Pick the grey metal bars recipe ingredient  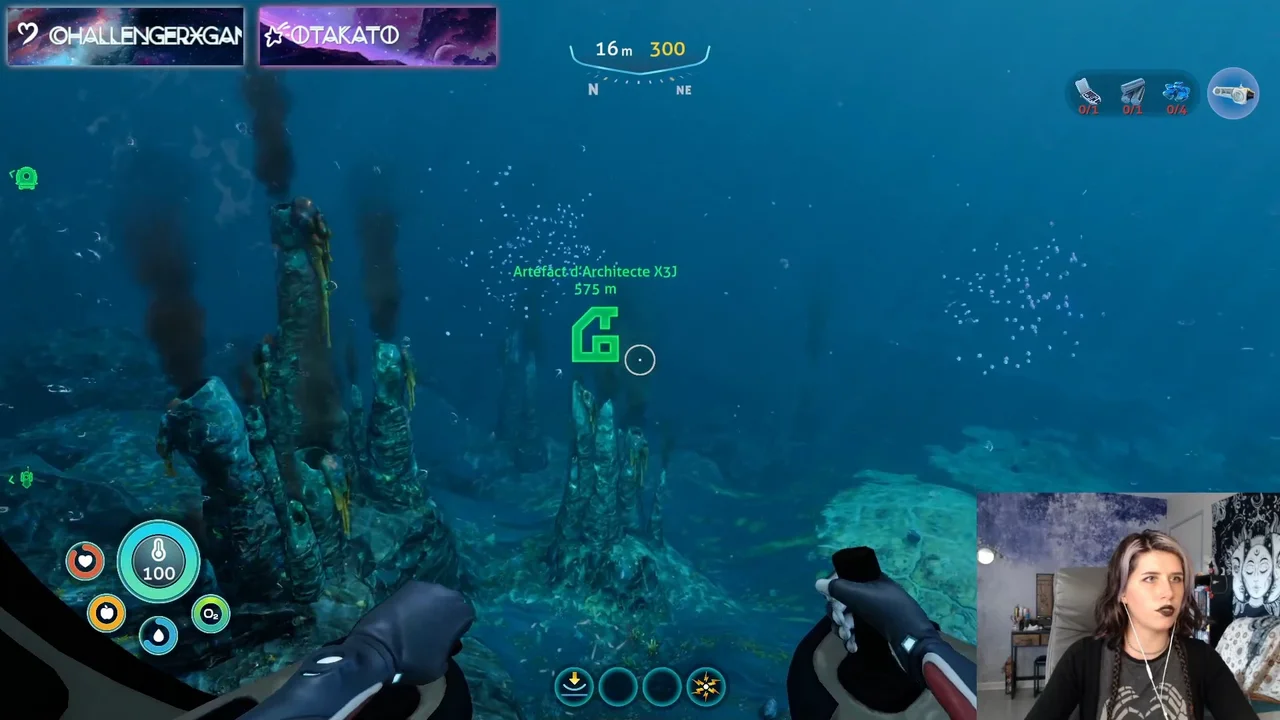click(x=1132, y=93)
